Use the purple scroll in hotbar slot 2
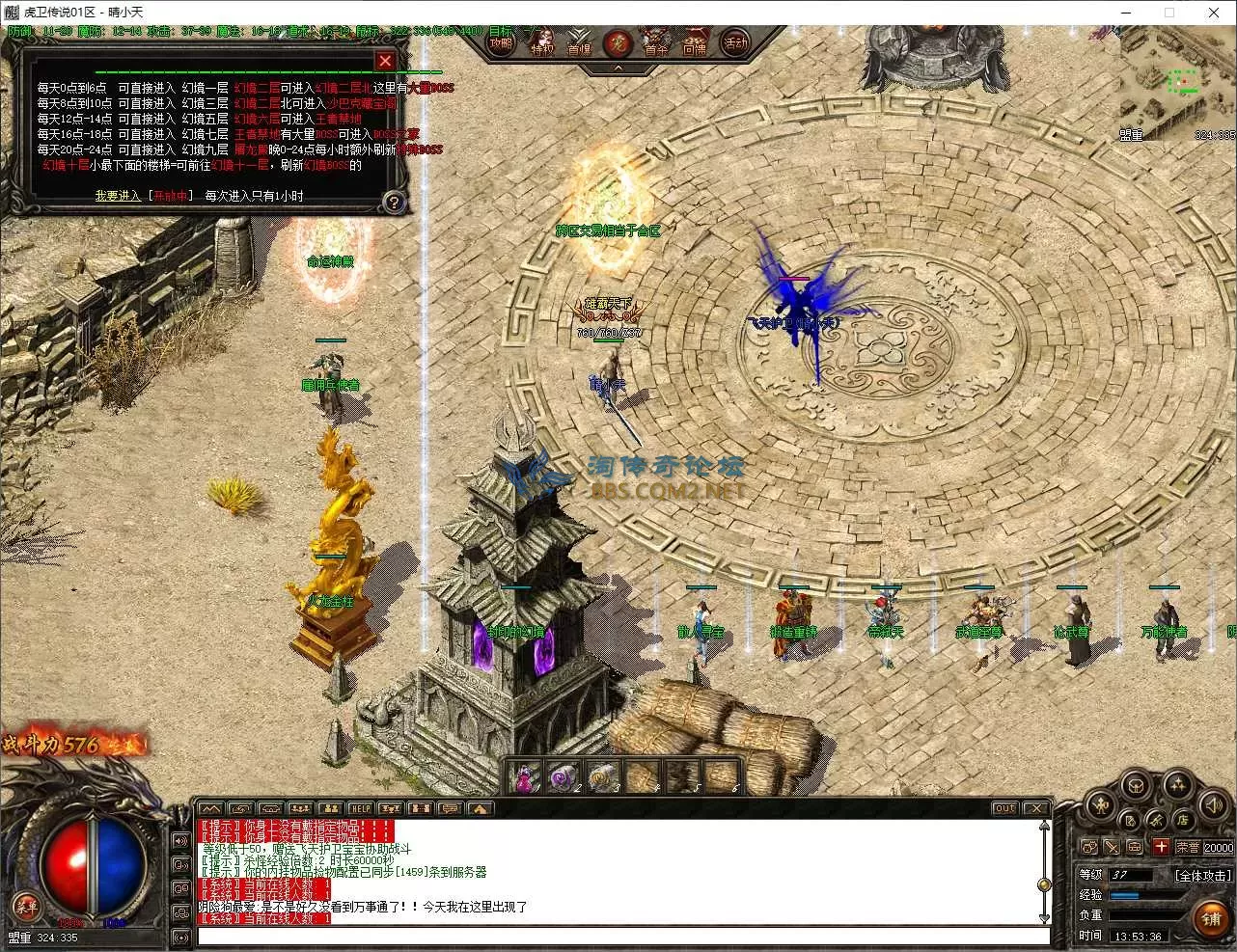Image resolution: width=1237 pixels, height=952 pixels. [x=563, y=777]
